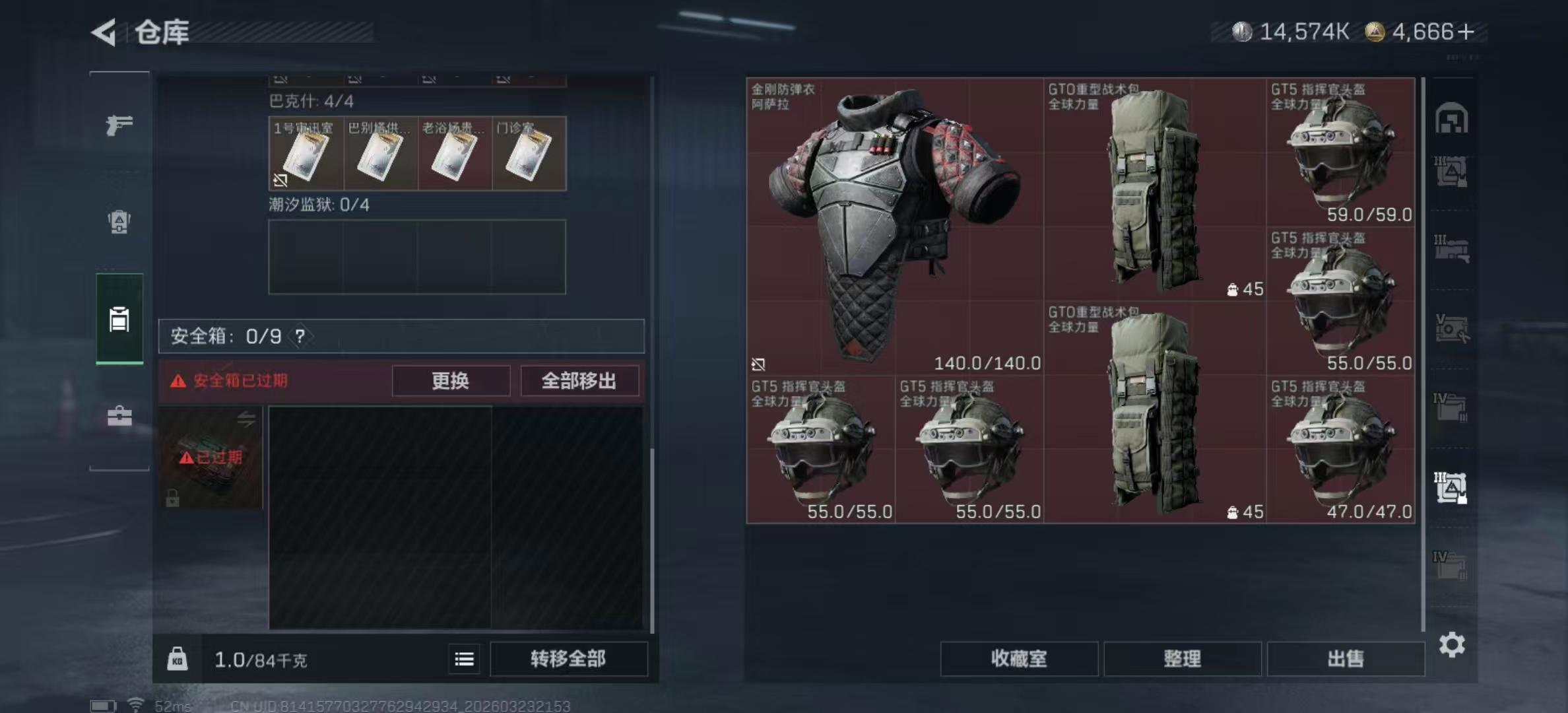This screenshot has width=1568, height=713.
Task: Click the 更换 button to replace safe box
Action: click(451, 381)
